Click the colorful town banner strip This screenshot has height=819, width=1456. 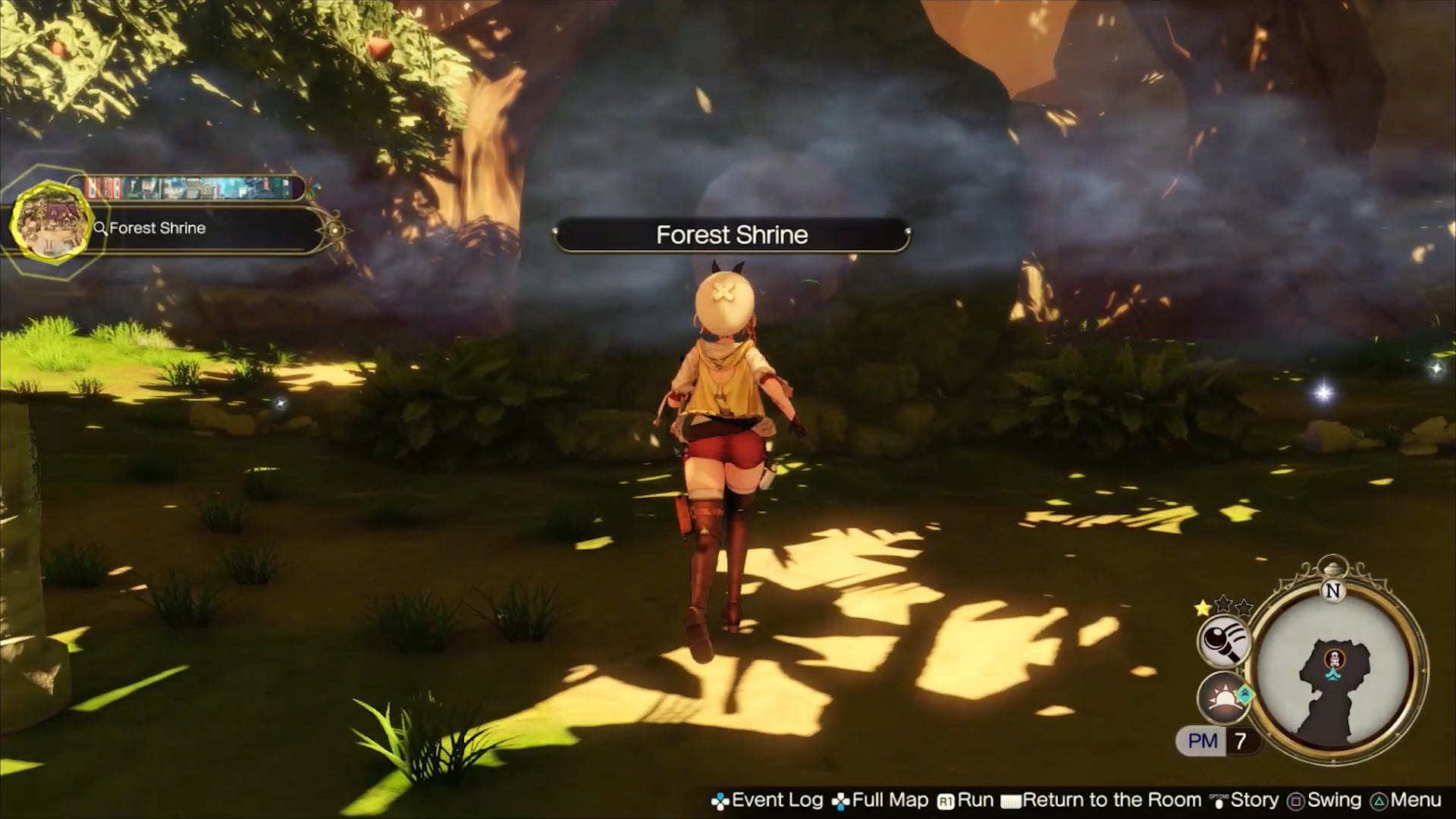pyautogui.click(x=186, y=188)
